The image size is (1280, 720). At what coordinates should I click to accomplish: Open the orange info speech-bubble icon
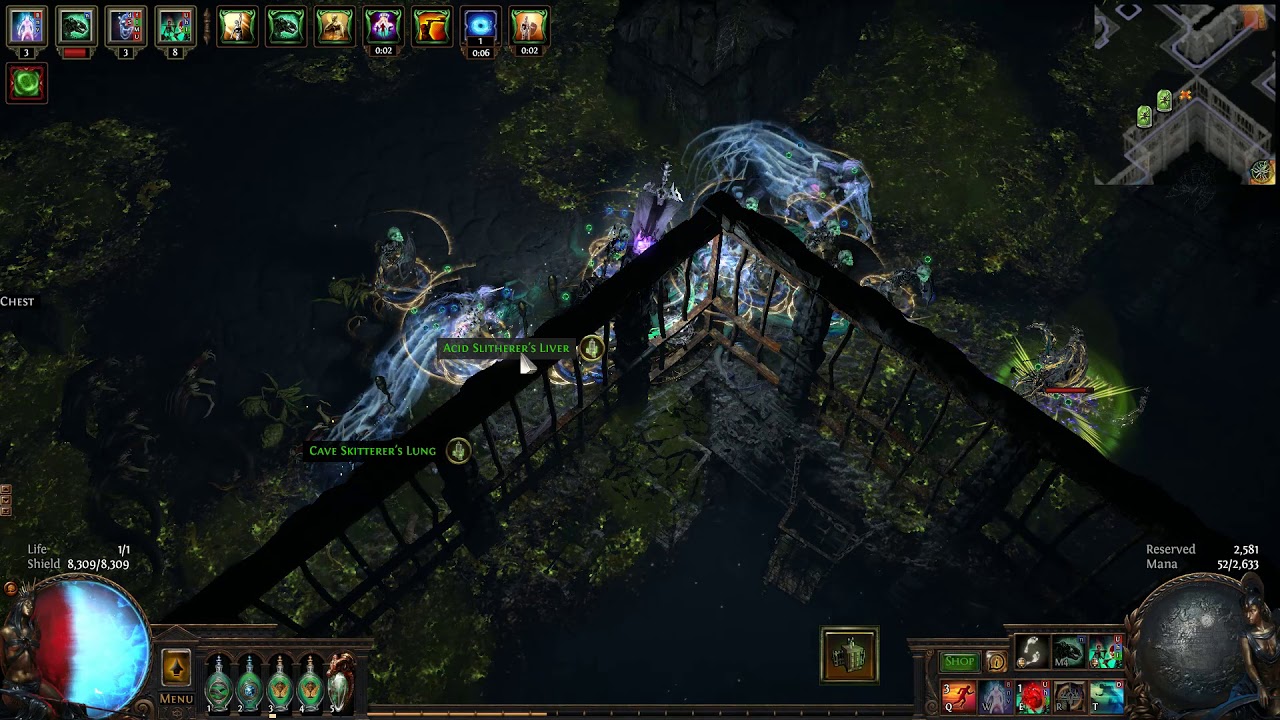point(996,662)
